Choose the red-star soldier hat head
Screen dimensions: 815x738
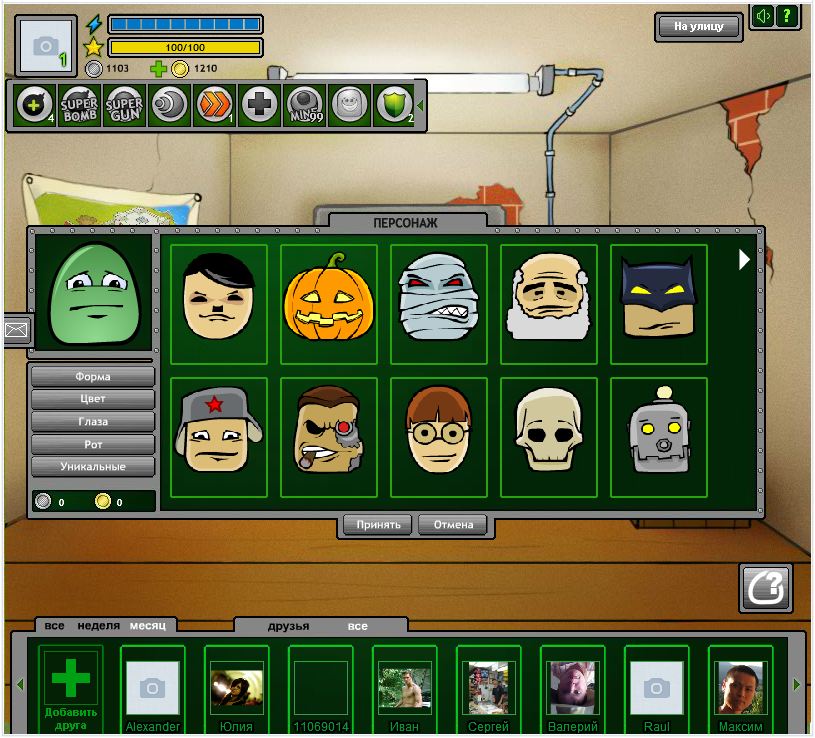[219, 436]
